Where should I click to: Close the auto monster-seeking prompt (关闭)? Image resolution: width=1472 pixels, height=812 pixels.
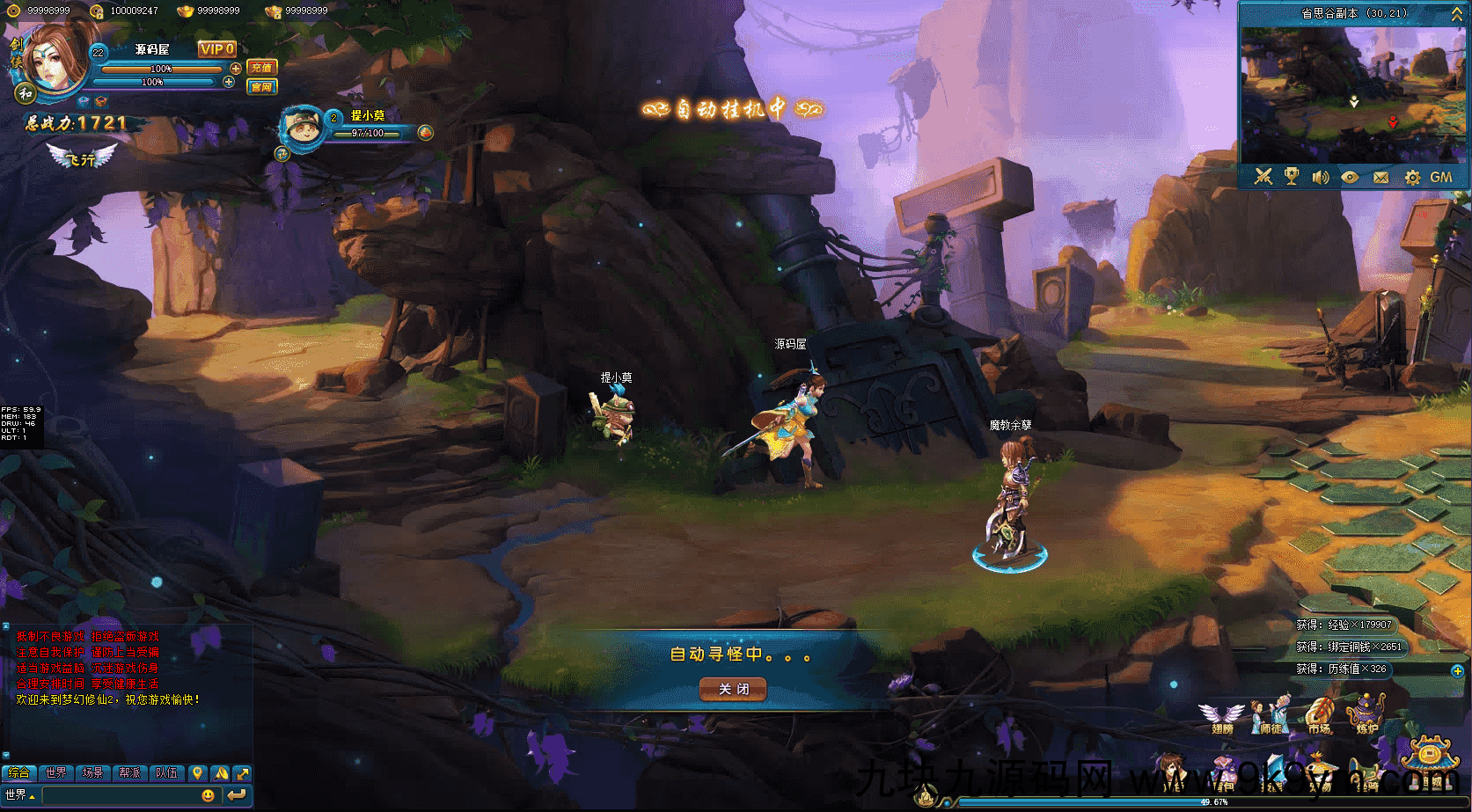(733, 689)
